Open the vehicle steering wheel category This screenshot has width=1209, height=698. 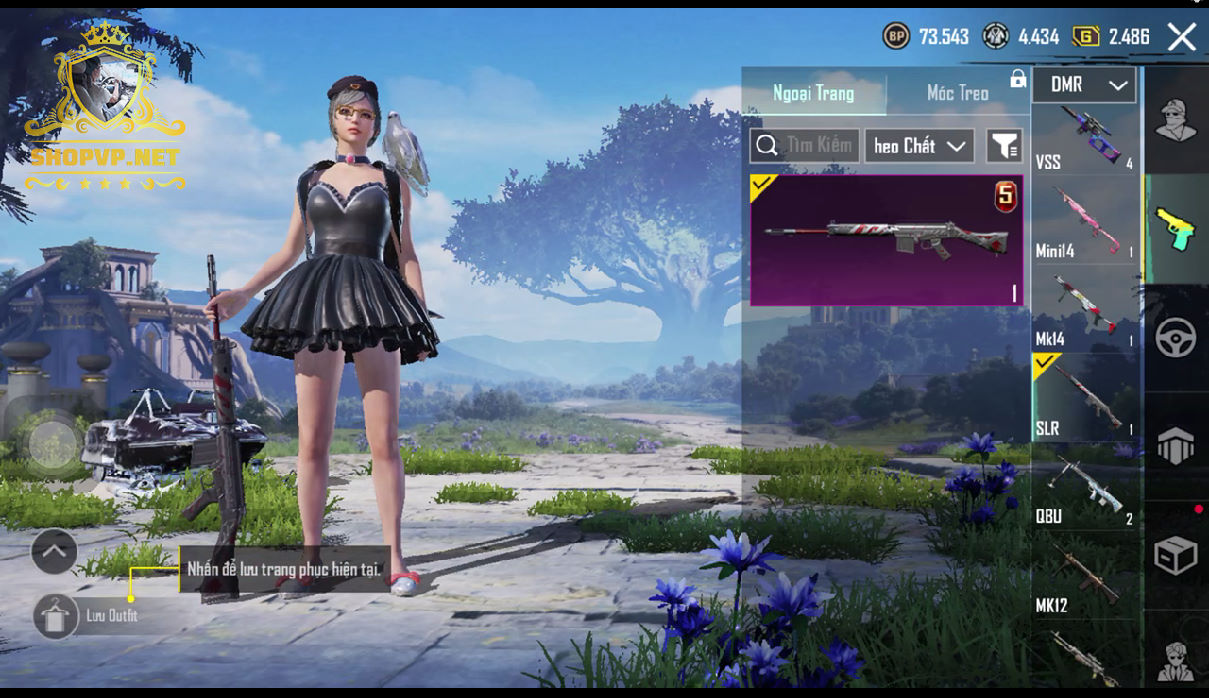click(x=1176, y=339)
